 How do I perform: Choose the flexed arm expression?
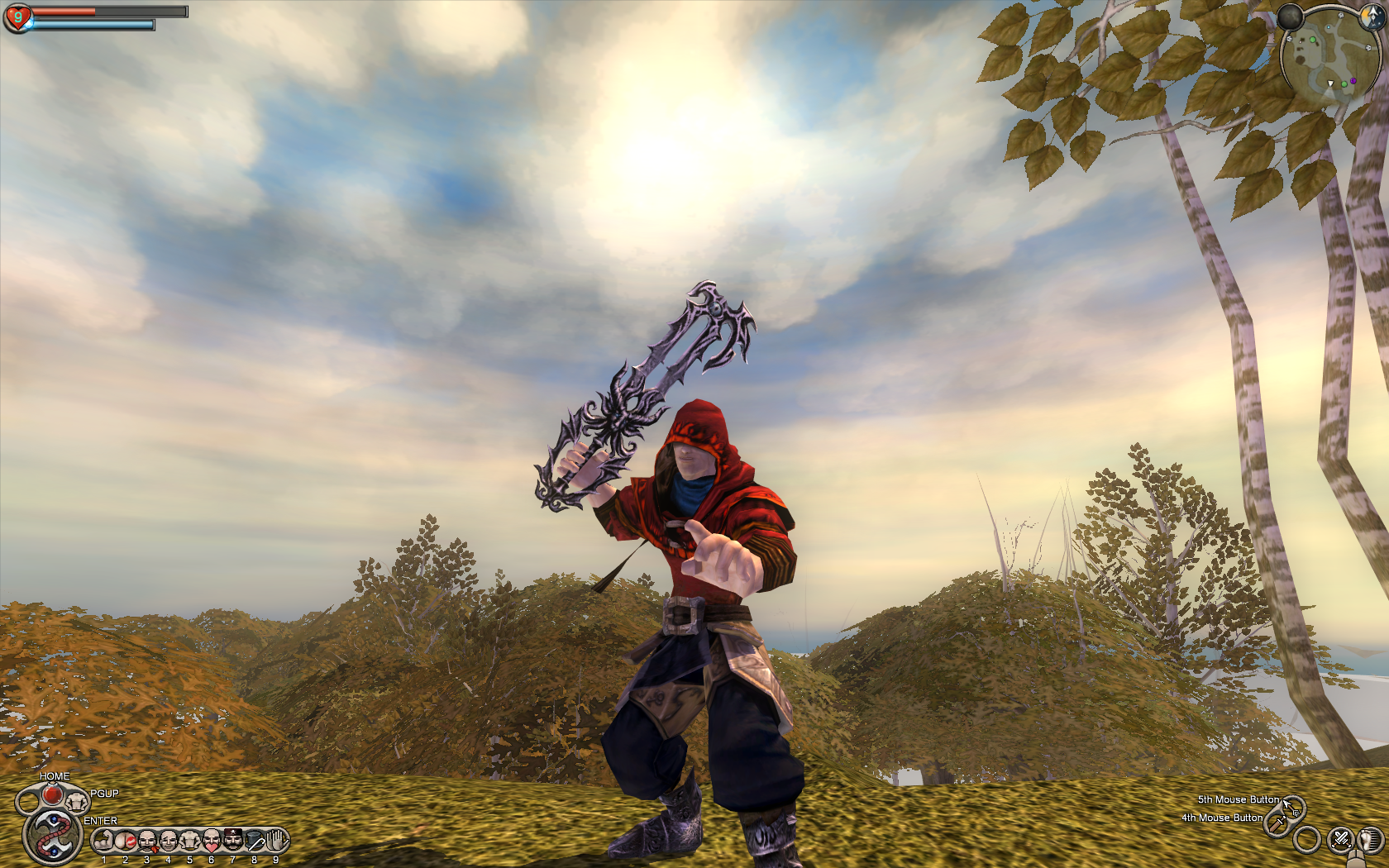(103, 842)
